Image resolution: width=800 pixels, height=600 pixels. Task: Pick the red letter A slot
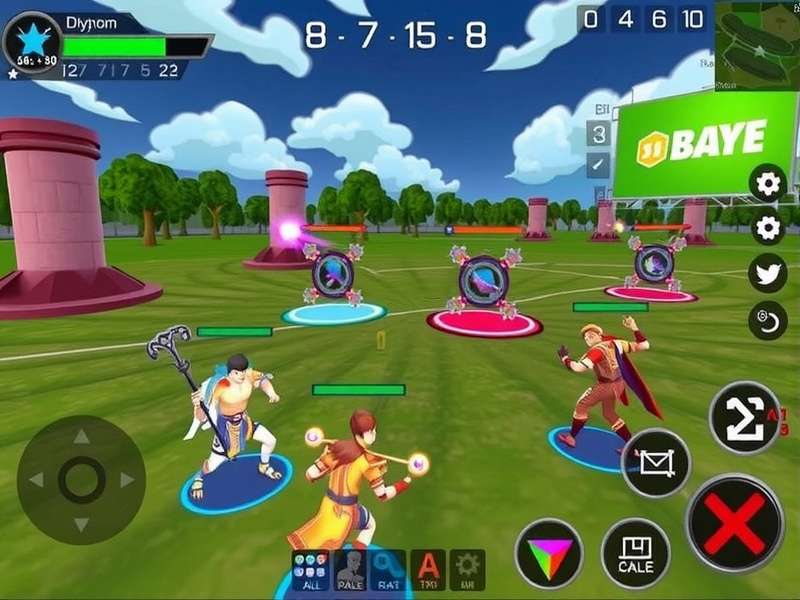(428, 570)
